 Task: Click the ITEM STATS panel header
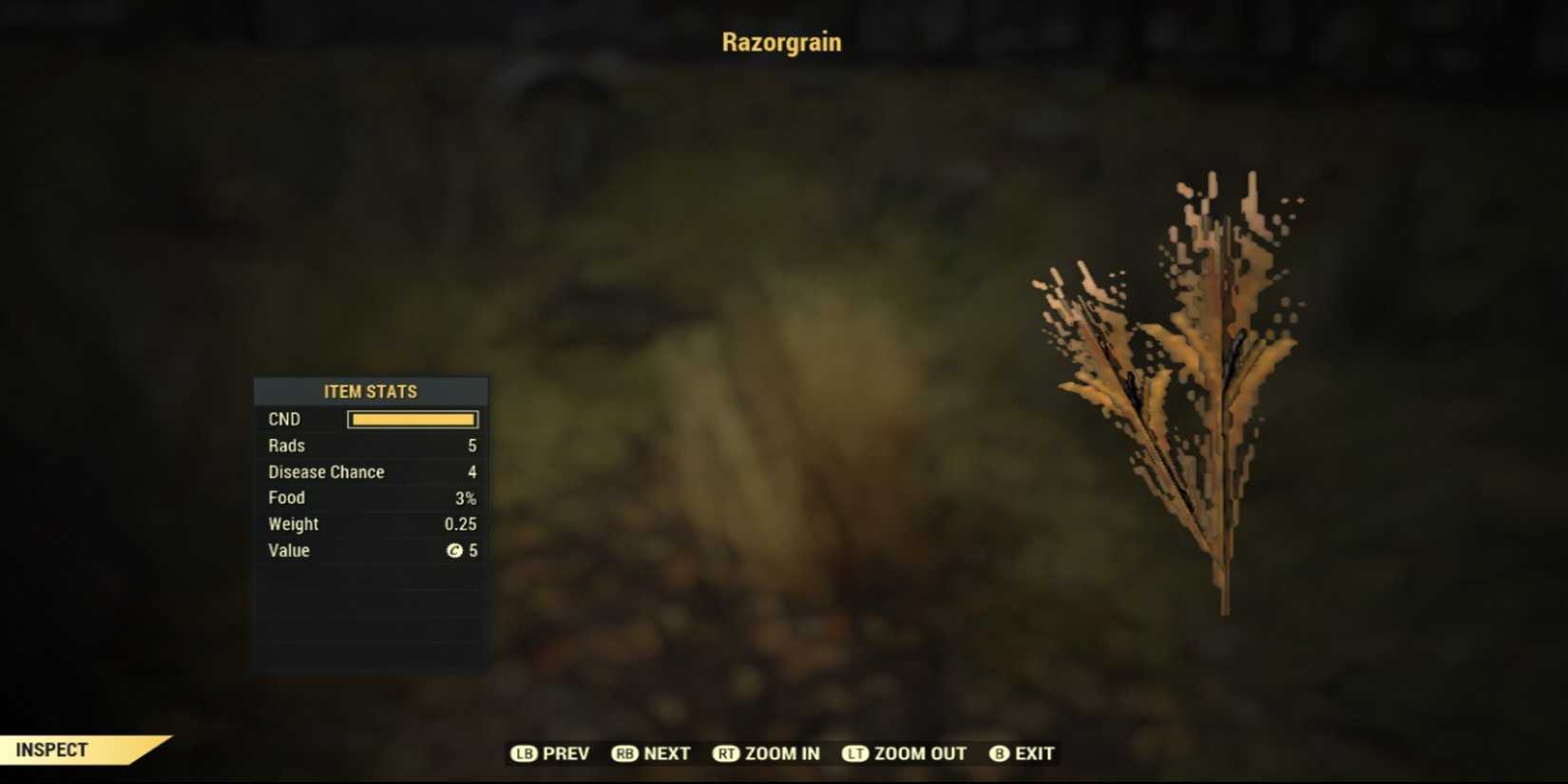370,391
